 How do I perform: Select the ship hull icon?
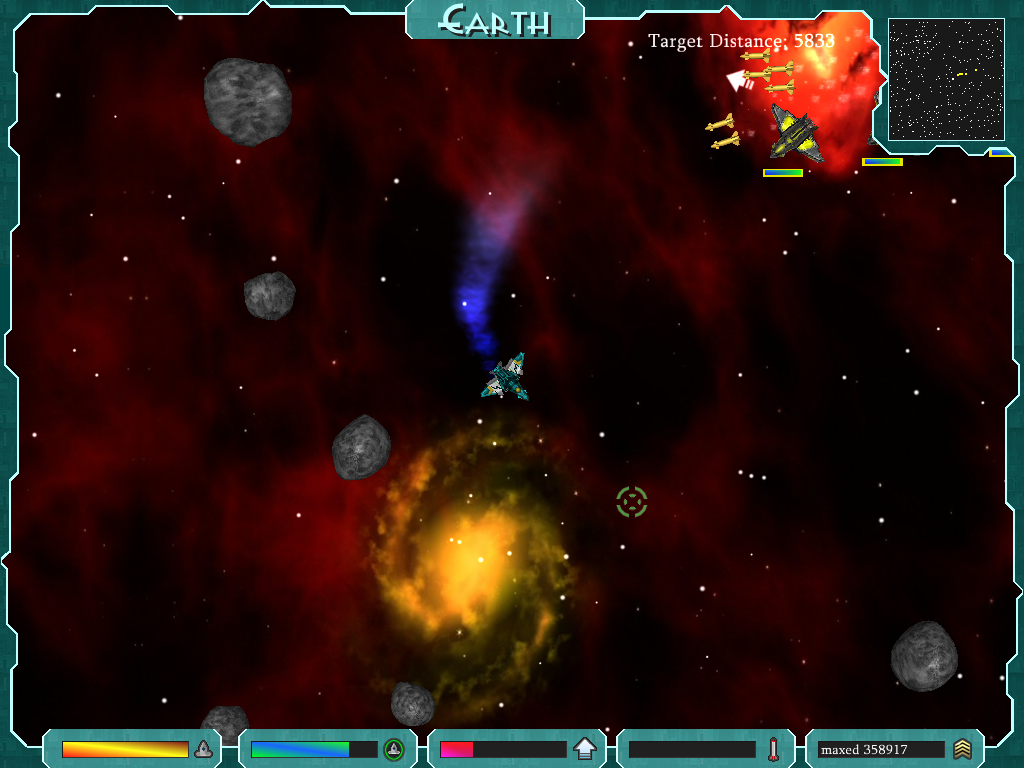[x=203, y=749]
